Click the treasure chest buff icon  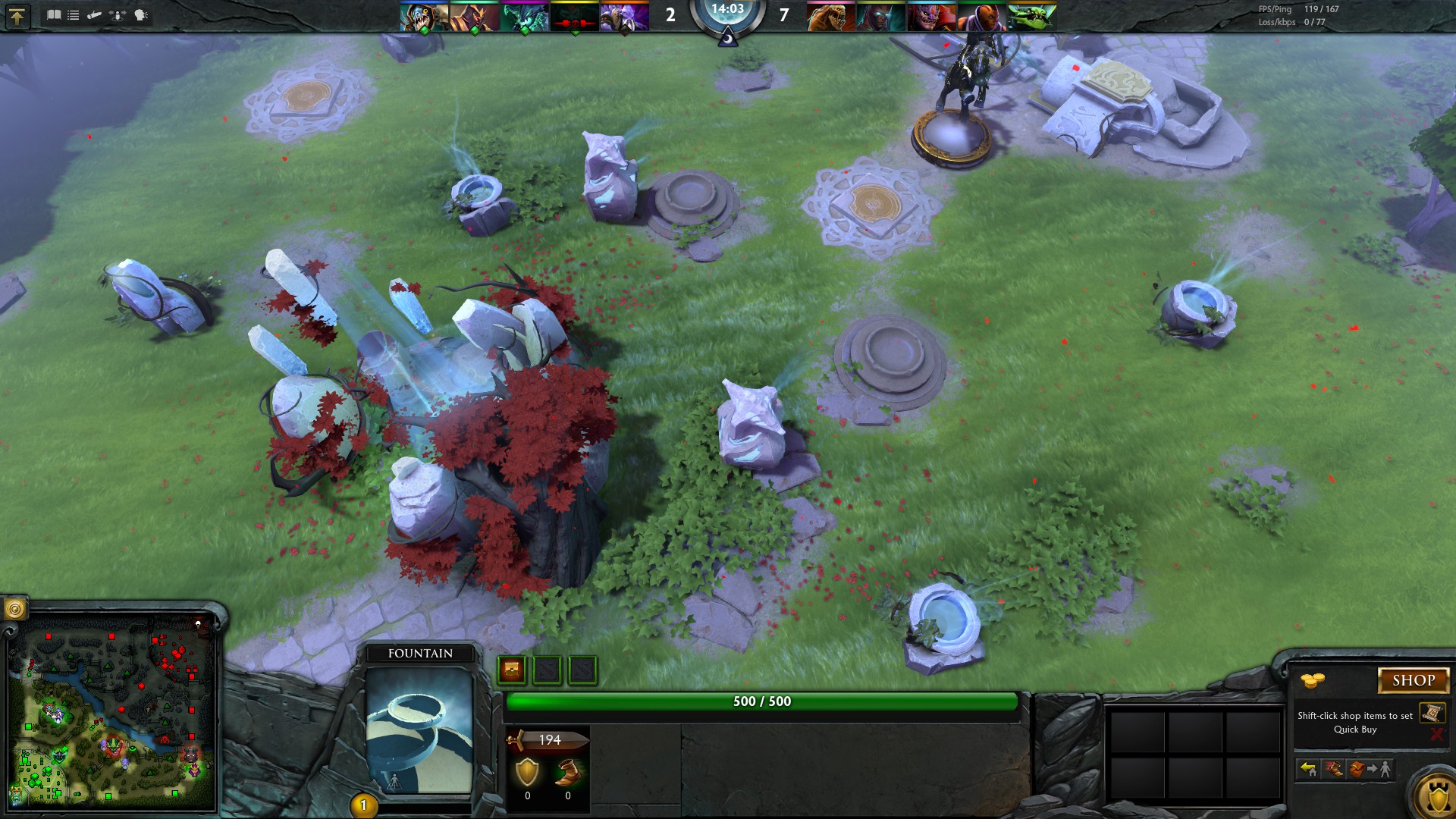coord(512,670)
